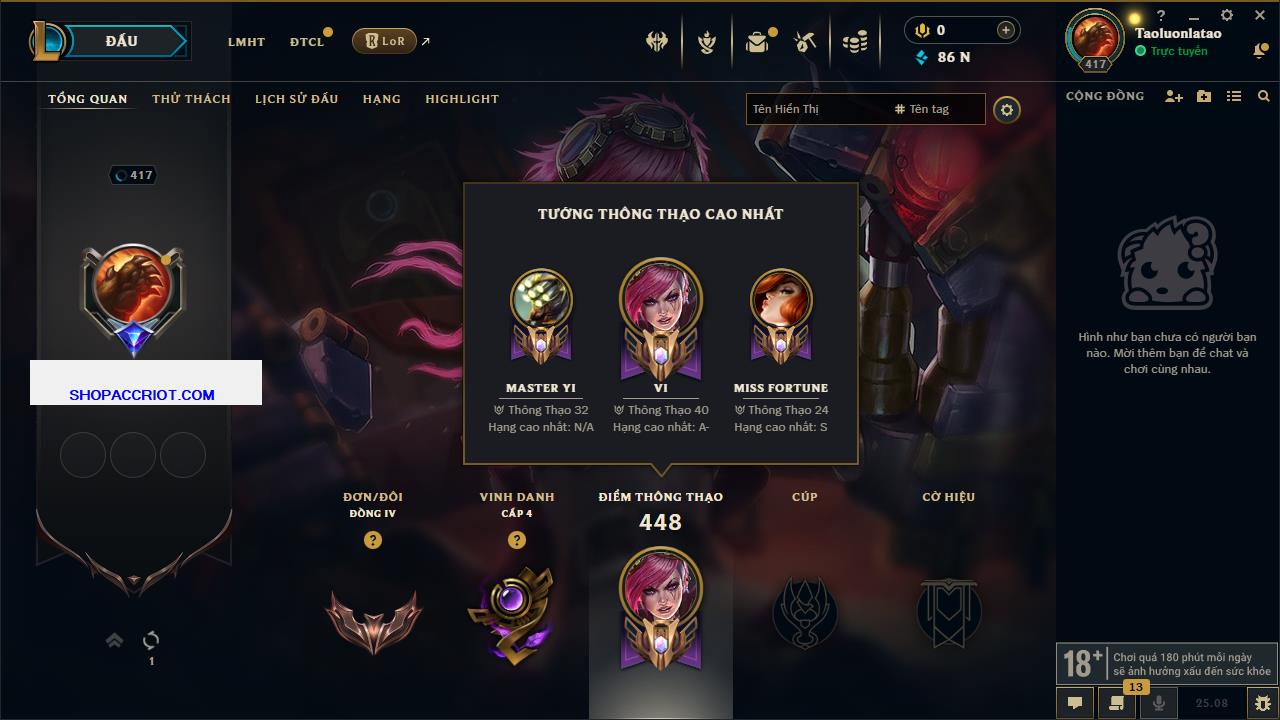The height and width of the screenshot is (720, 1280).
Task: Select the CÚP trophy icon
Action: (x=804, y=612)
